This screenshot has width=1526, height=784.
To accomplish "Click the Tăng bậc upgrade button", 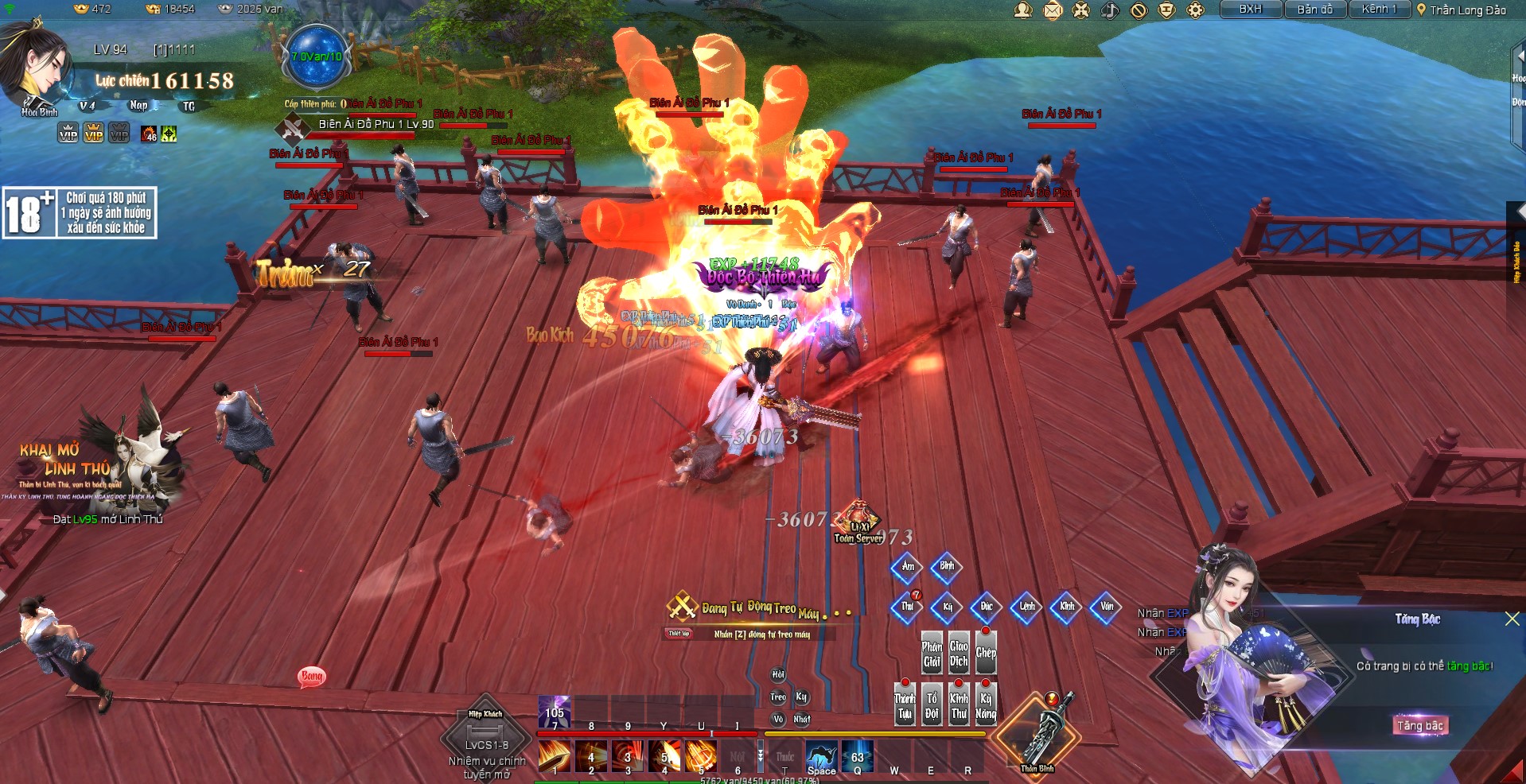I will click(x=1420, y=725).
